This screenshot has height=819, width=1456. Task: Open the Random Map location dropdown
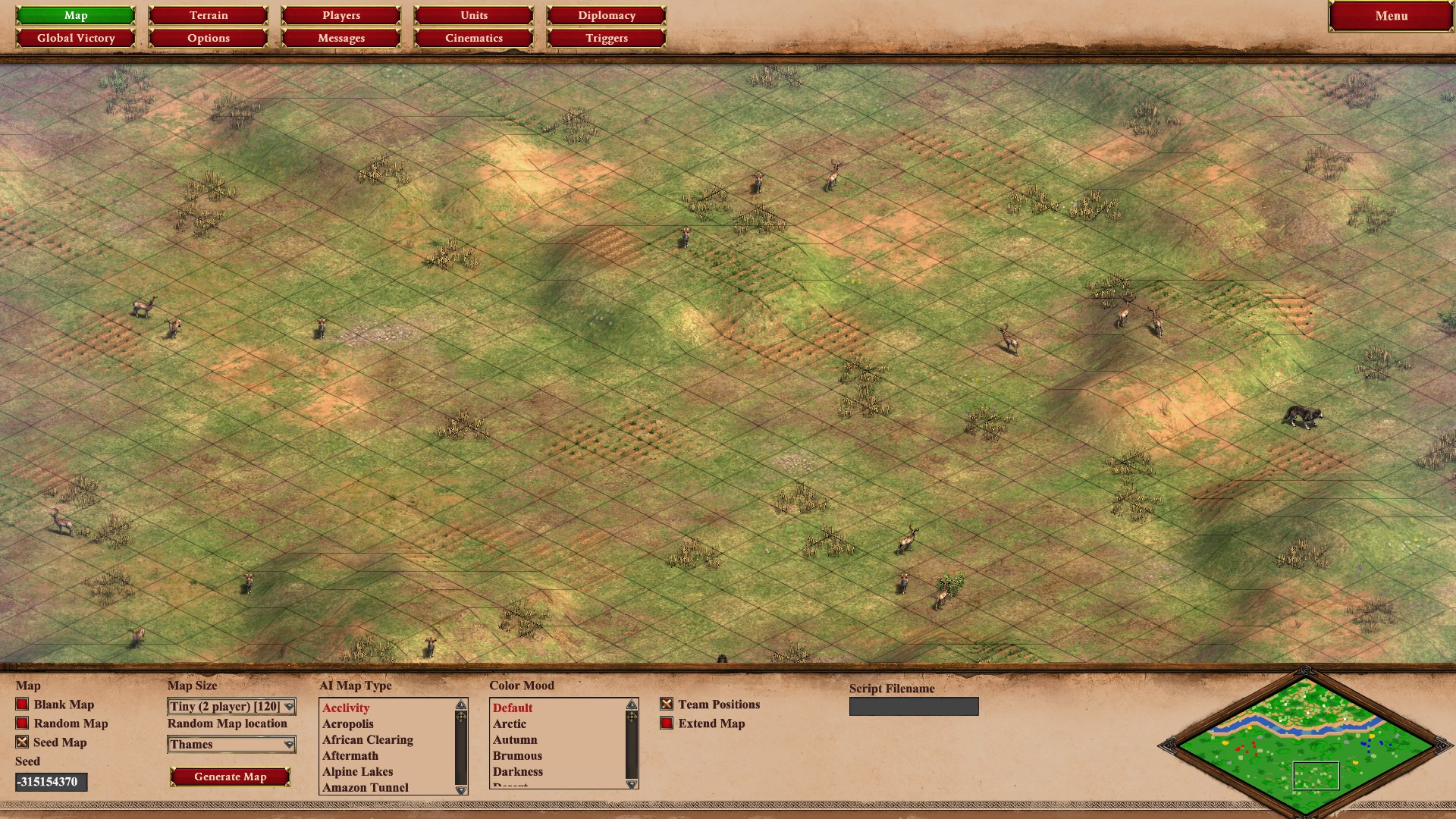(x=231, y=745)
